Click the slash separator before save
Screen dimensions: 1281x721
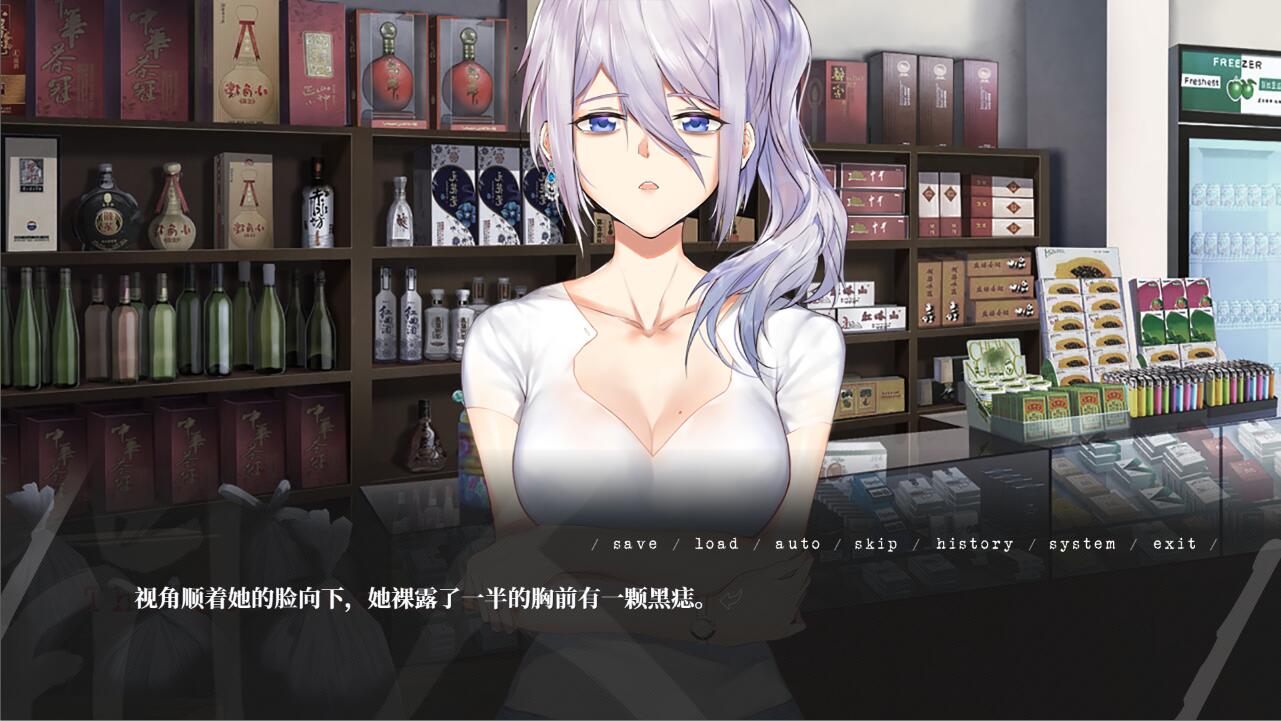tap(594, 544)
